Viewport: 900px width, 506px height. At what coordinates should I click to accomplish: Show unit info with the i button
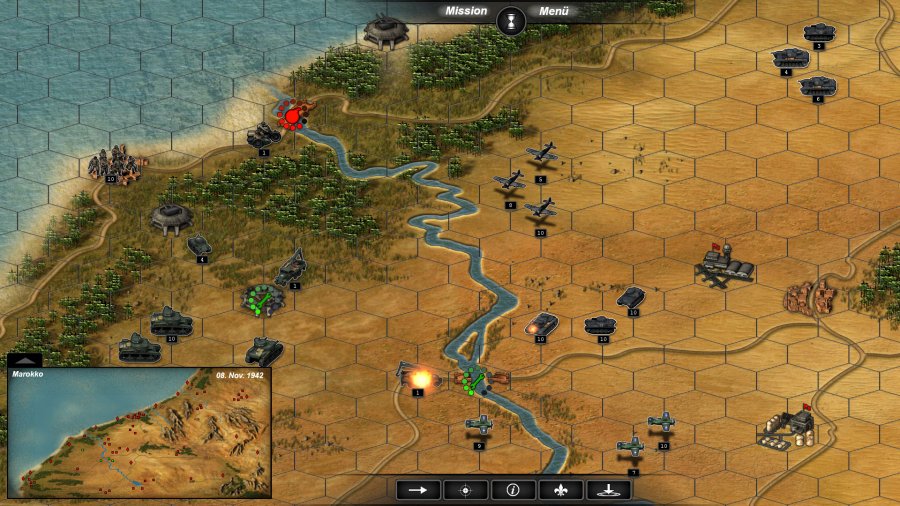click(x=513, y=489)
